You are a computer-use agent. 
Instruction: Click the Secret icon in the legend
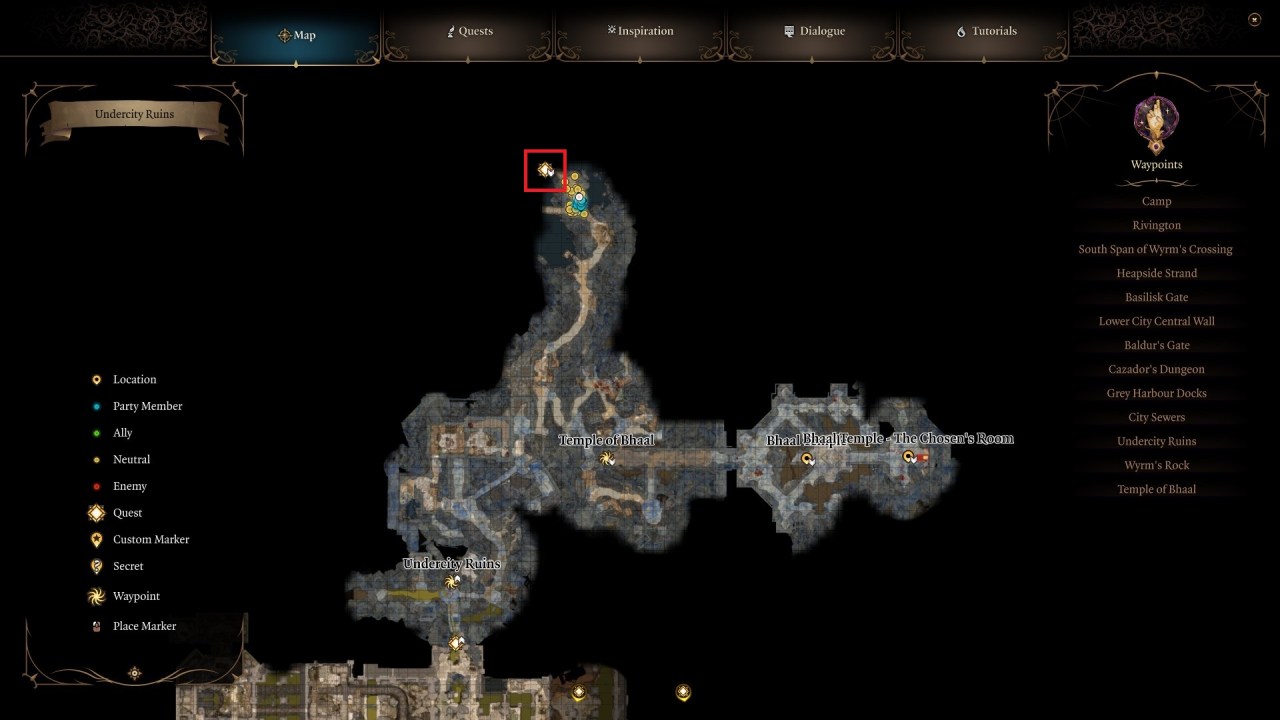point(96,566)
